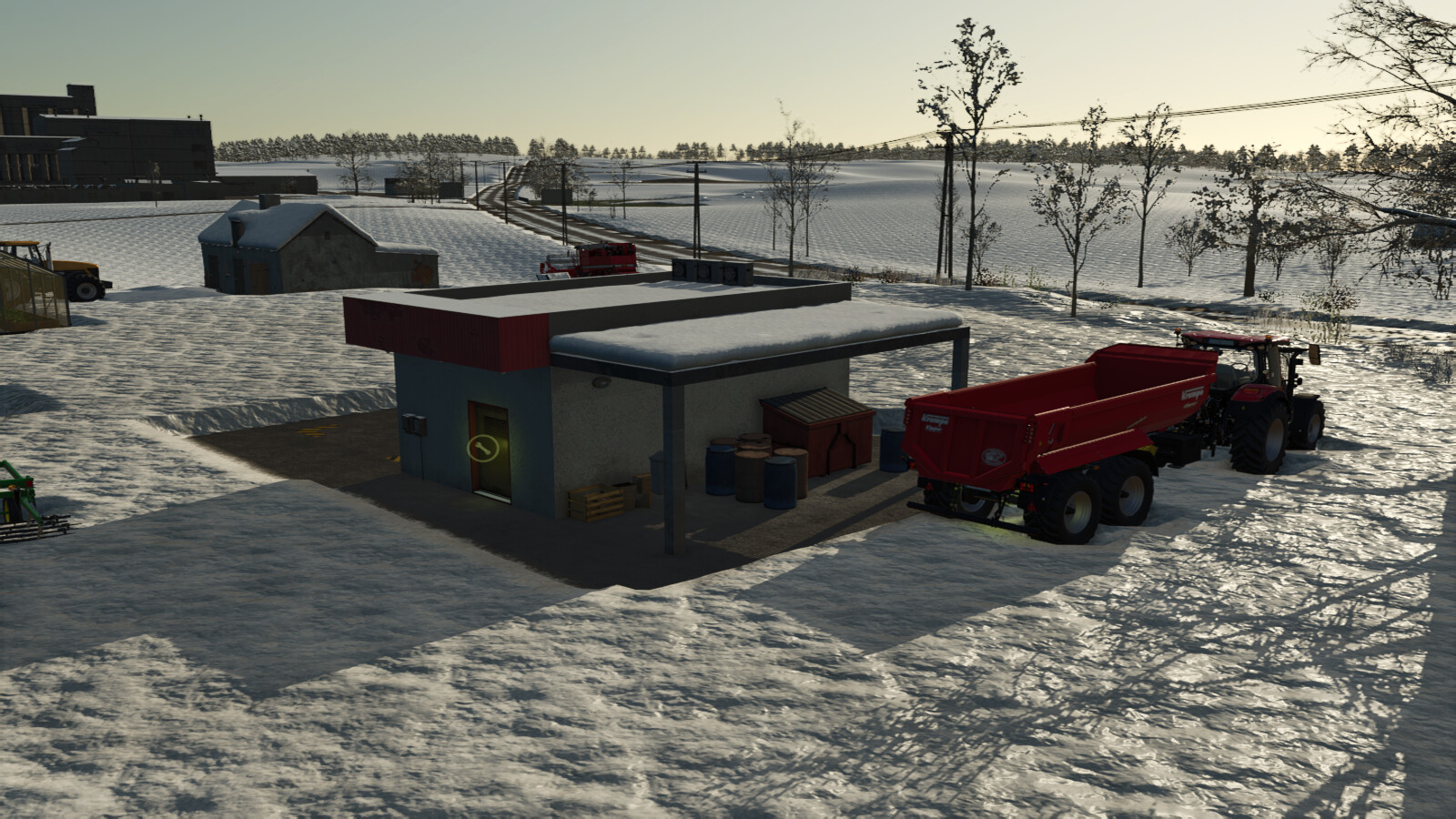Select the wrench workshop marker on the door
The image size is (1456, 819).
point(480,447)
